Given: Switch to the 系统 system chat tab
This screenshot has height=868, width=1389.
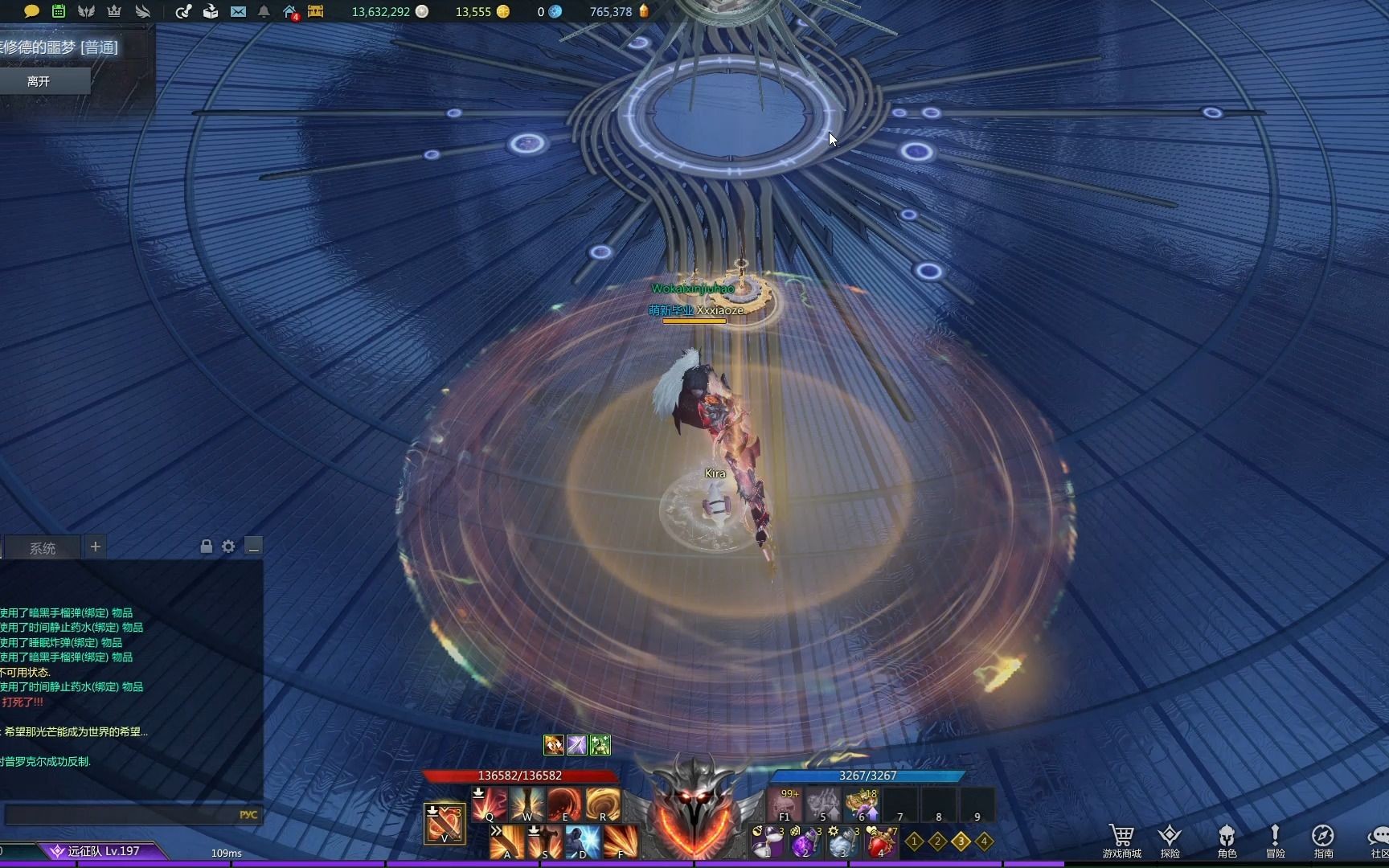Looking at the screenshot, I should [43, 548].
